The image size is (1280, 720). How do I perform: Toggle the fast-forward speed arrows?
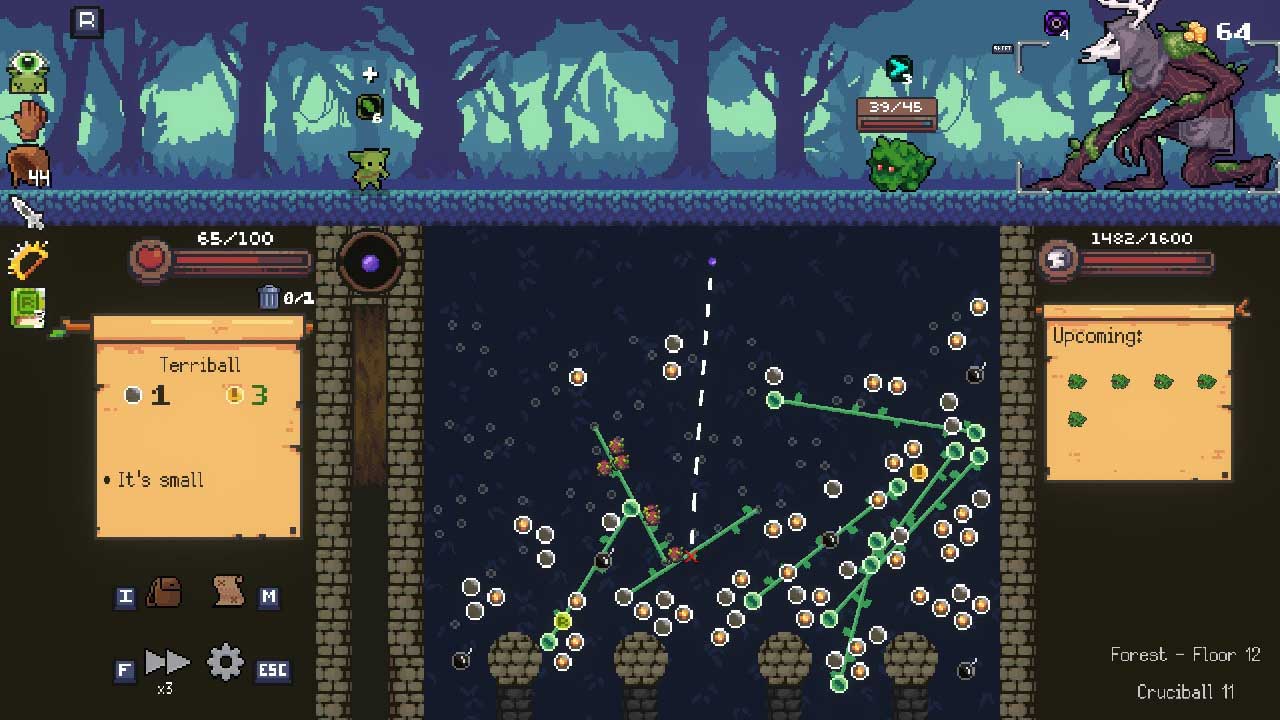(166, 662)
